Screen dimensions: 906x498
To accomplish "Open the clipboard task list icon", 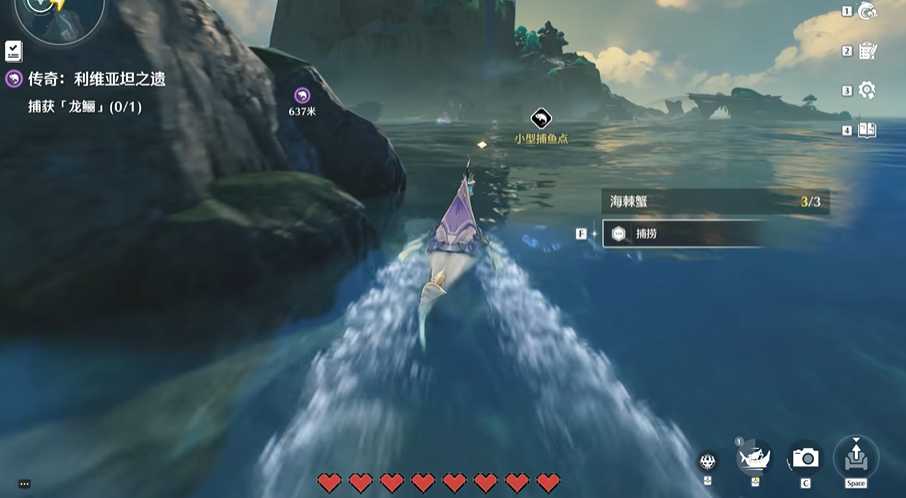I will (x=867, y=51).
